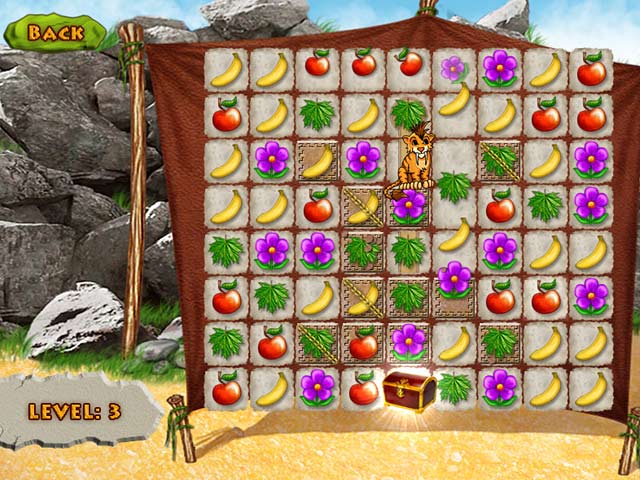Pick the leaf tile right of the chest
Viewport: 640px width, 480px height.
pyautogui.click(x=455, y=388)
